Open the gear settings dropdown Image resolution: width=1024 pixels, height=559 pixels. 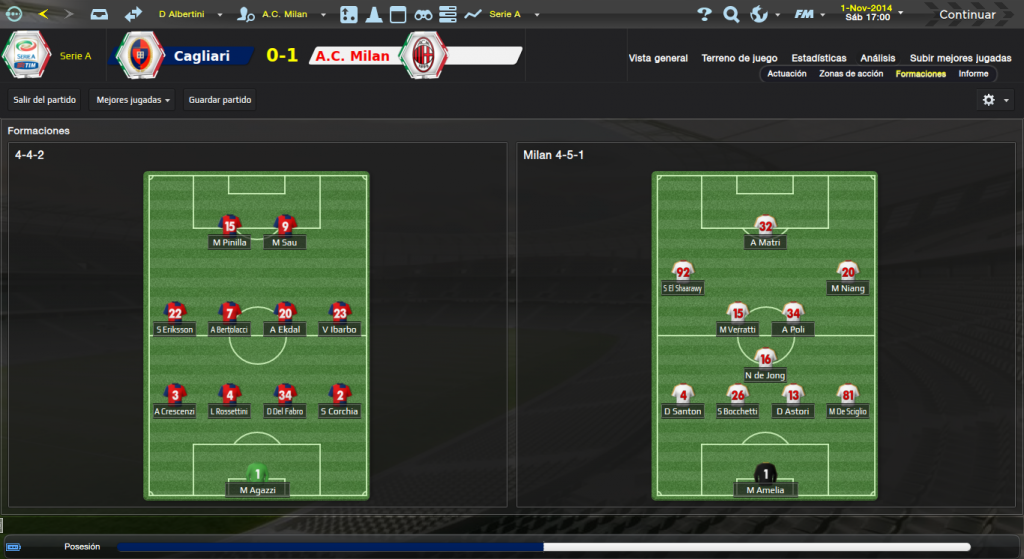pos(994,100)
